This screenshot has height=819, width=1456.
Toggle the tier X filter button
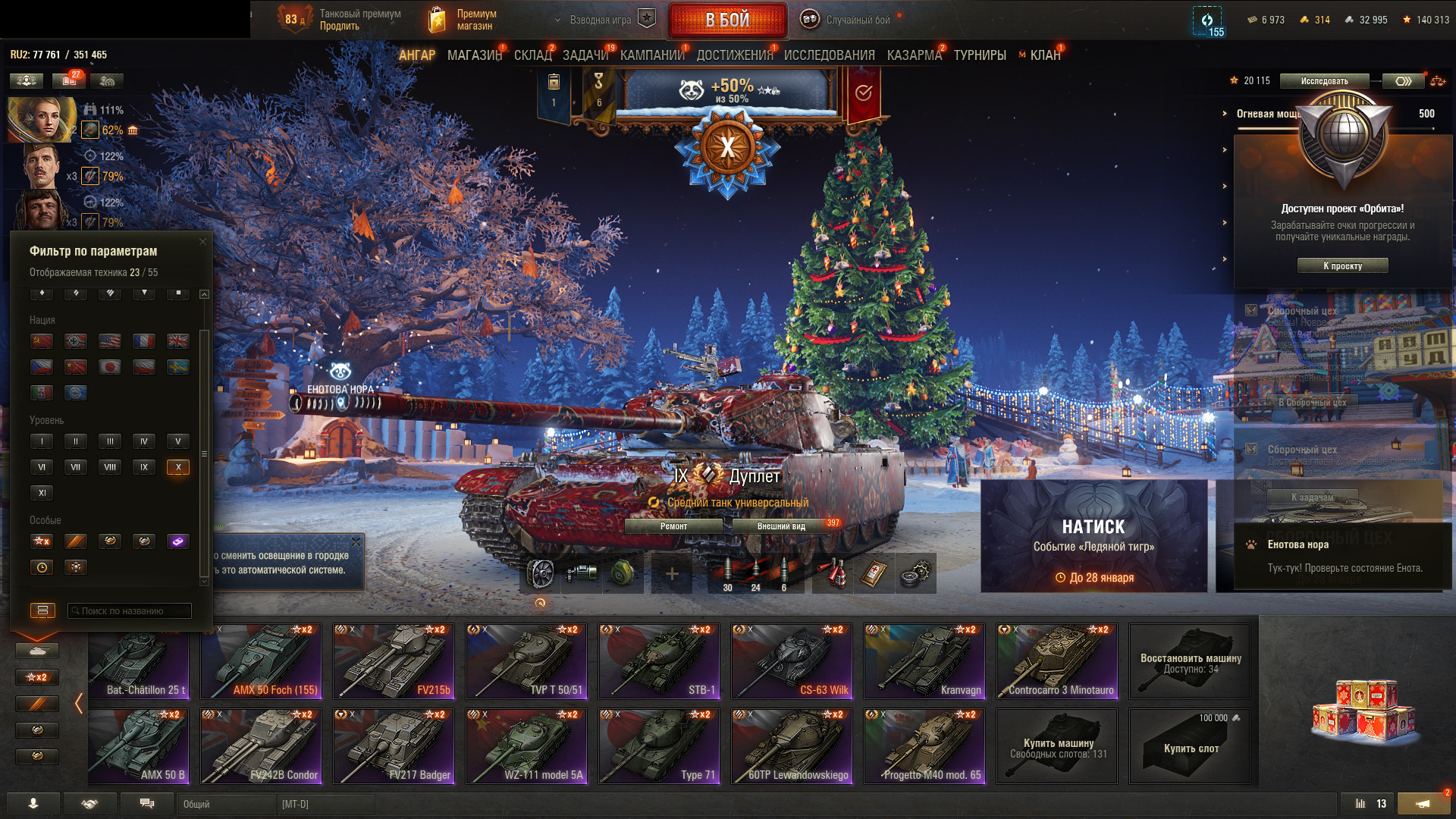tap(178, 467)
